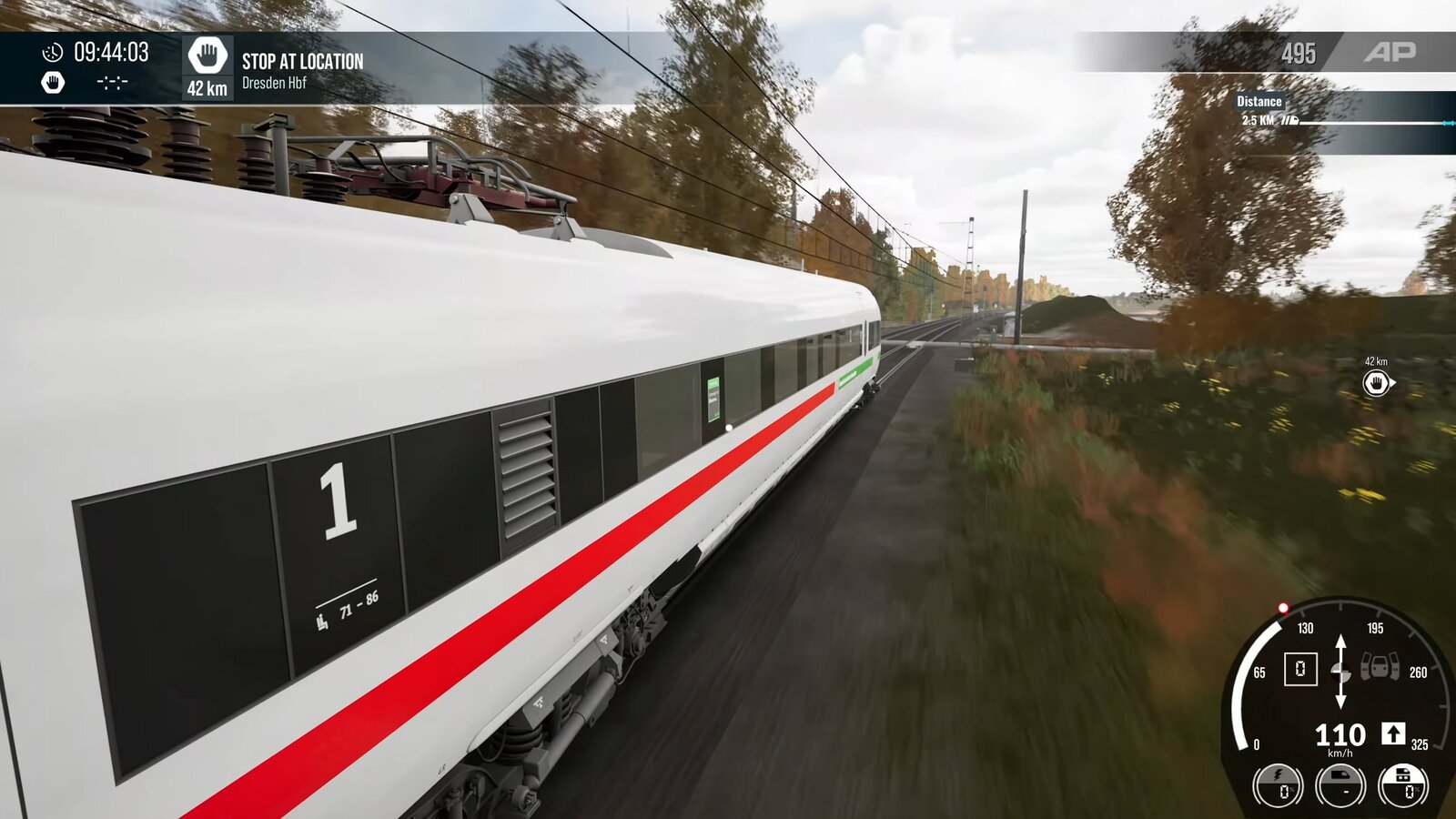1456x819 pixels.
Task: Click the small stop hand icon under the clock
Action: 53,84
